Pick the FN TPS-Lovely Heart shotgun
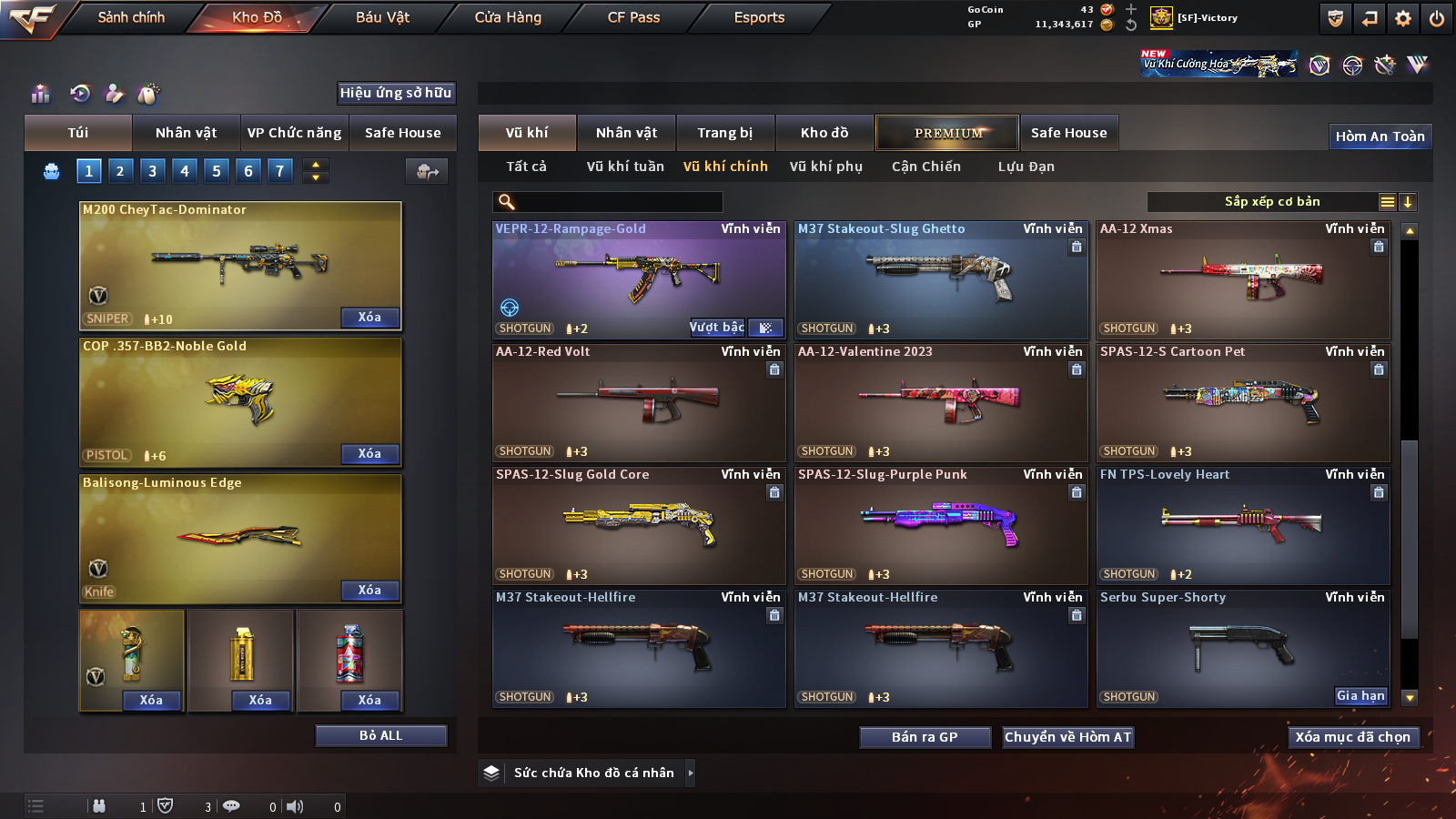The height and width of the screenshot is (819, 1456). [x=1243, y=526]
